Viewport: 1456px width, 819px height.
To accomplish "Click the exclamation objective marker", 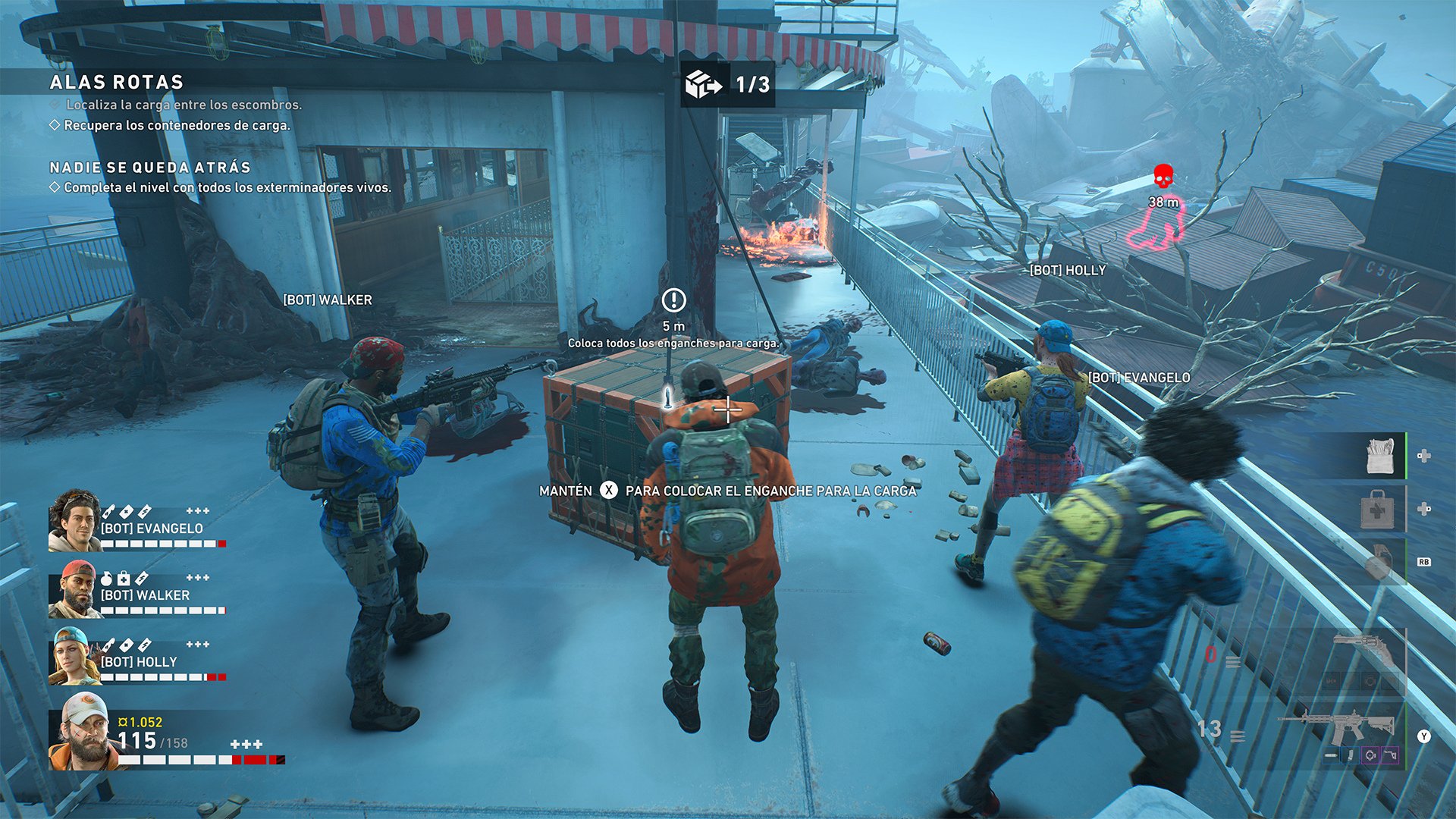I will point(673,300).
